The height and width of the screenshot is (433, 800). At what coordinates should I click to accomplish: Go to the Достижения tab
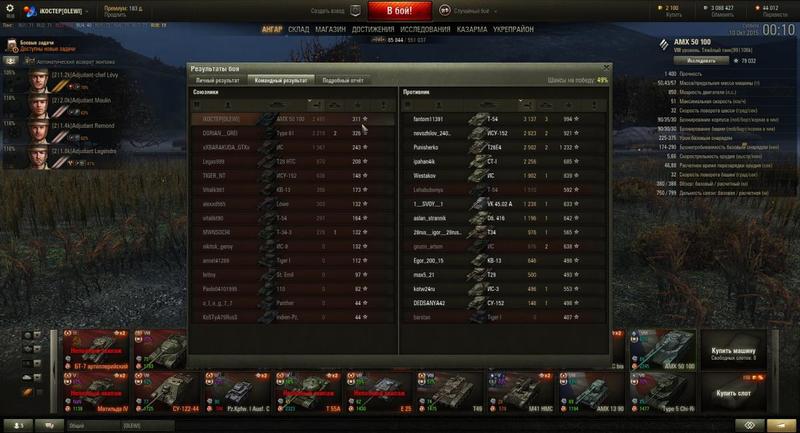click(x=373, y=30)
